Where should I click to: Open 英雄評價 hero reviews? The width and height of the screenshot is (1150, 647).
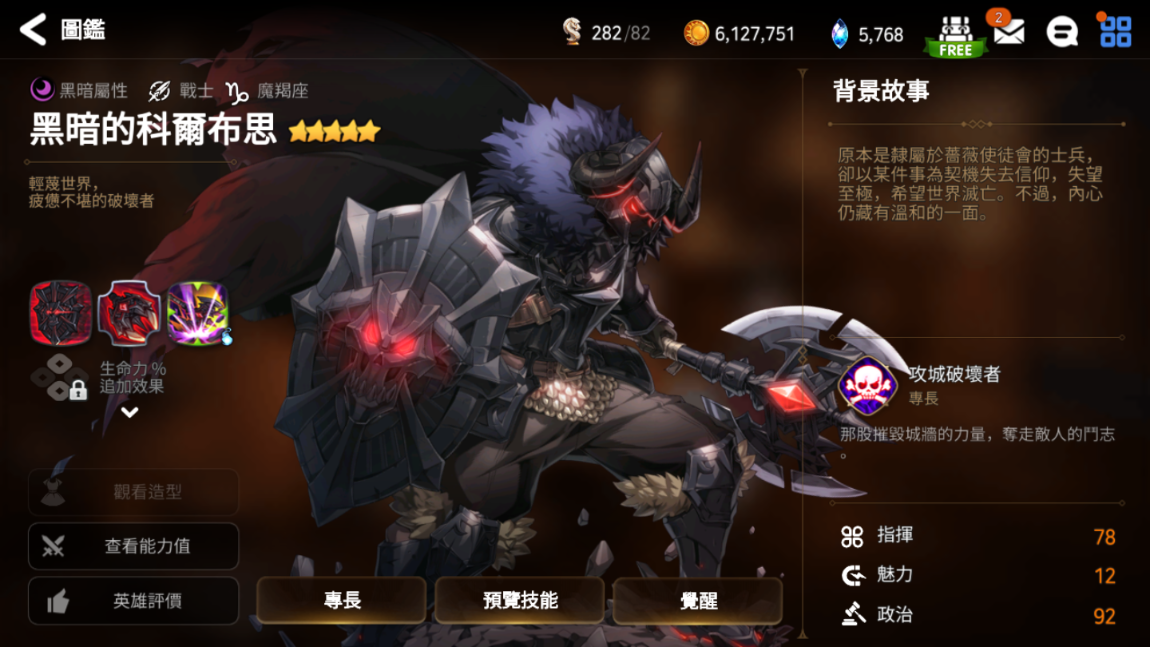134,601
